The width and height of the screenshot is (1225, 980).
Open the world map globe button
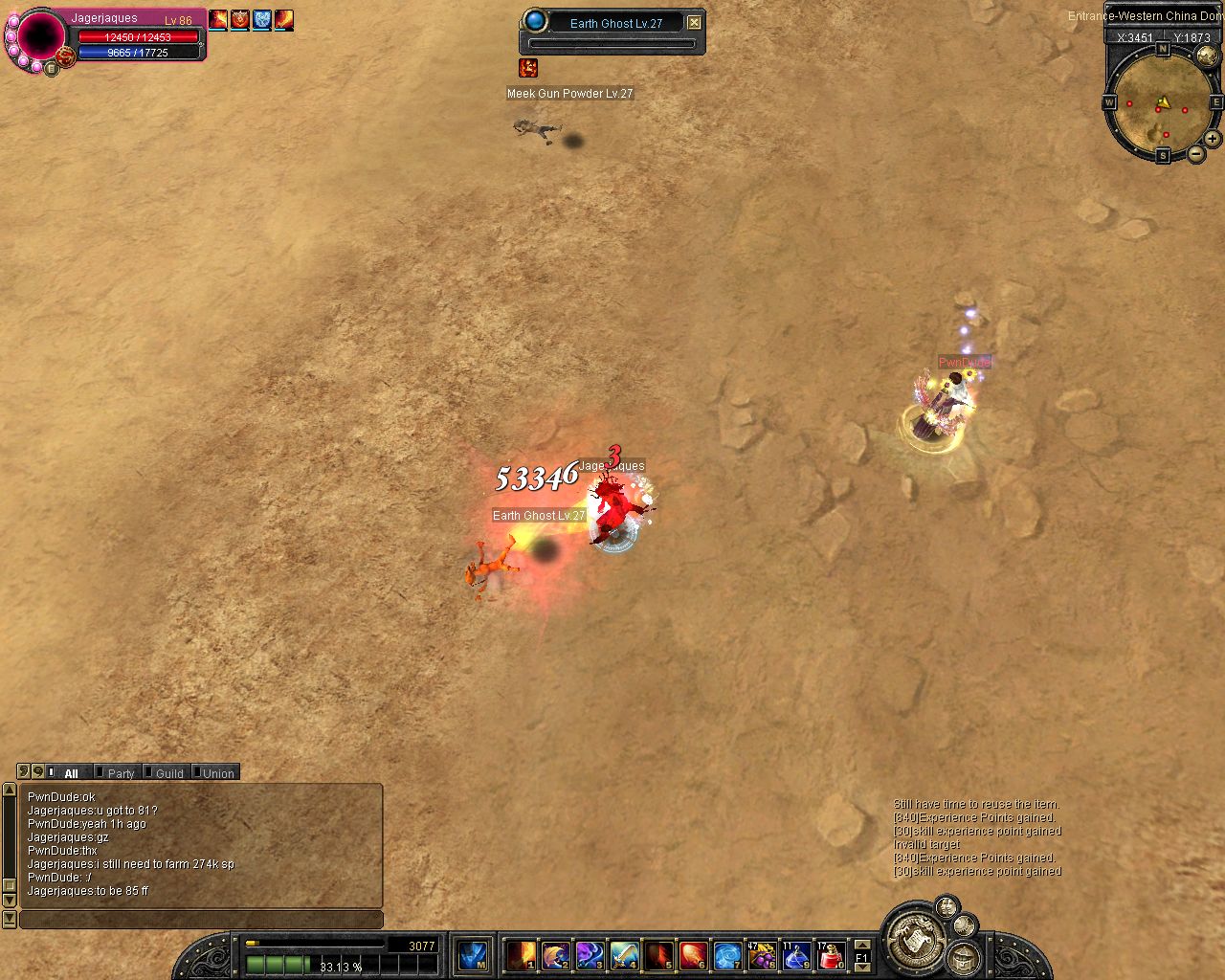pyautogui.click(x=1207, y=56)
